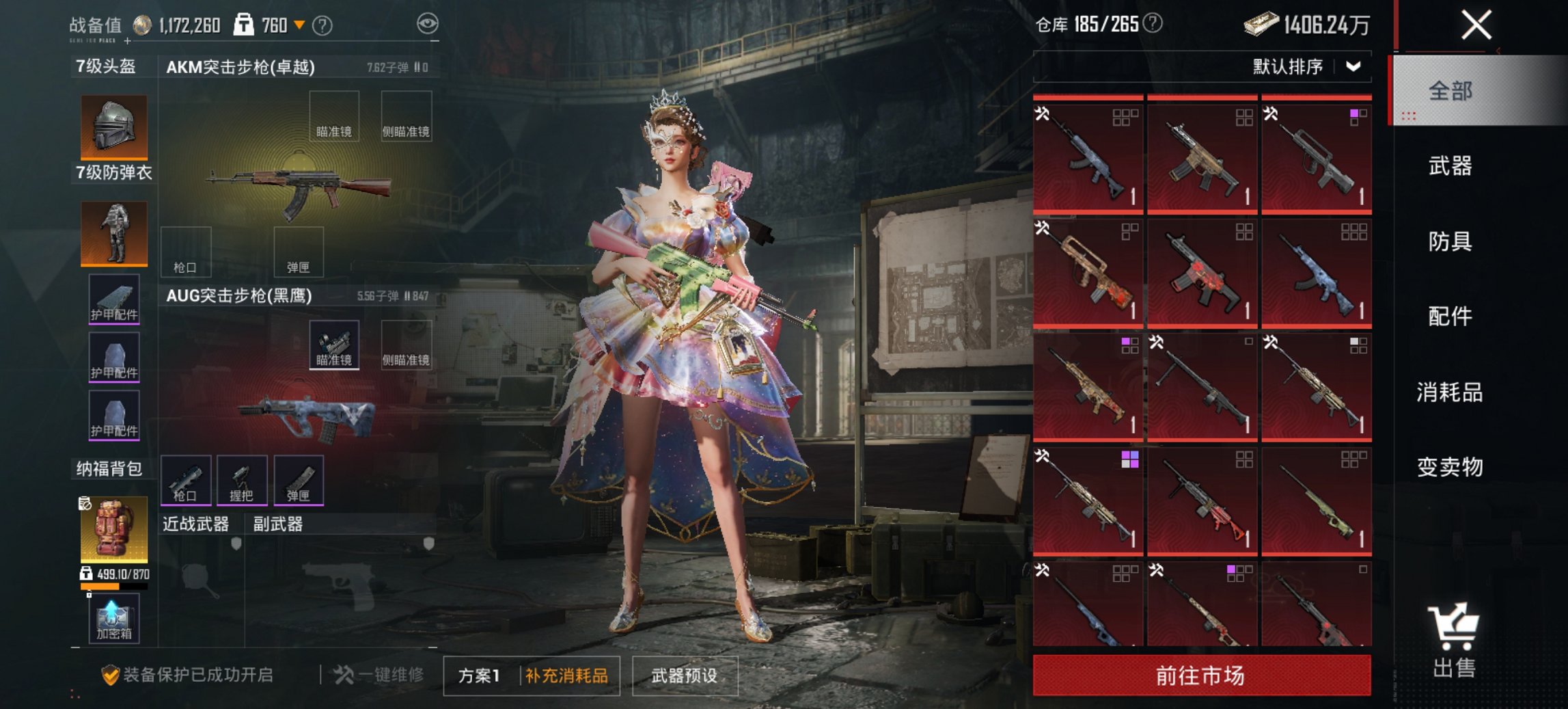Click the warehouse capacity help icon
Image resolution: width=1568 pixels, height=709 pixels.
tap(1153, 24)
